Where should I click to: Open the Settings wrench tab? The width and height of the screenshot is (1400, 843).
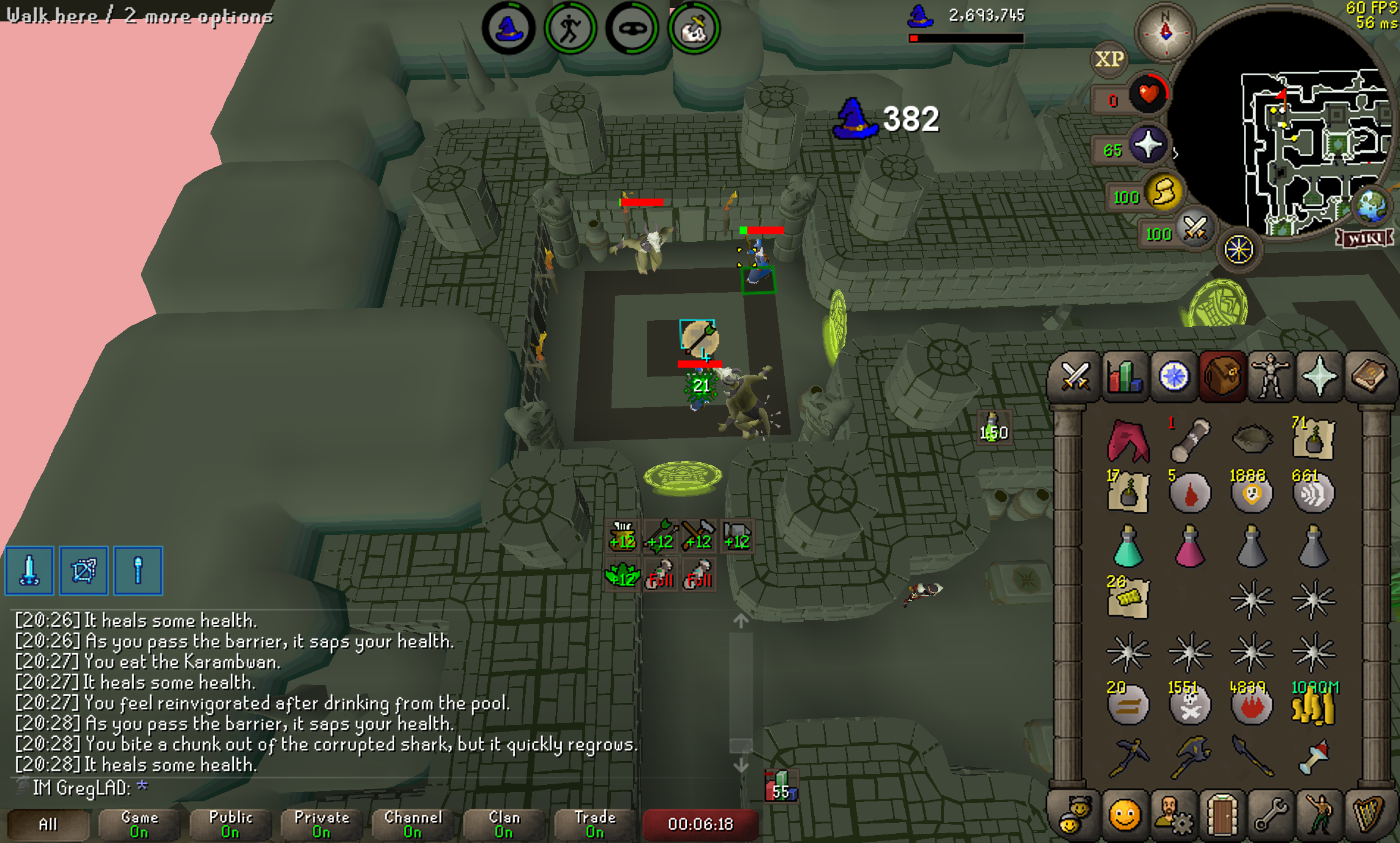click(1271, 816)
